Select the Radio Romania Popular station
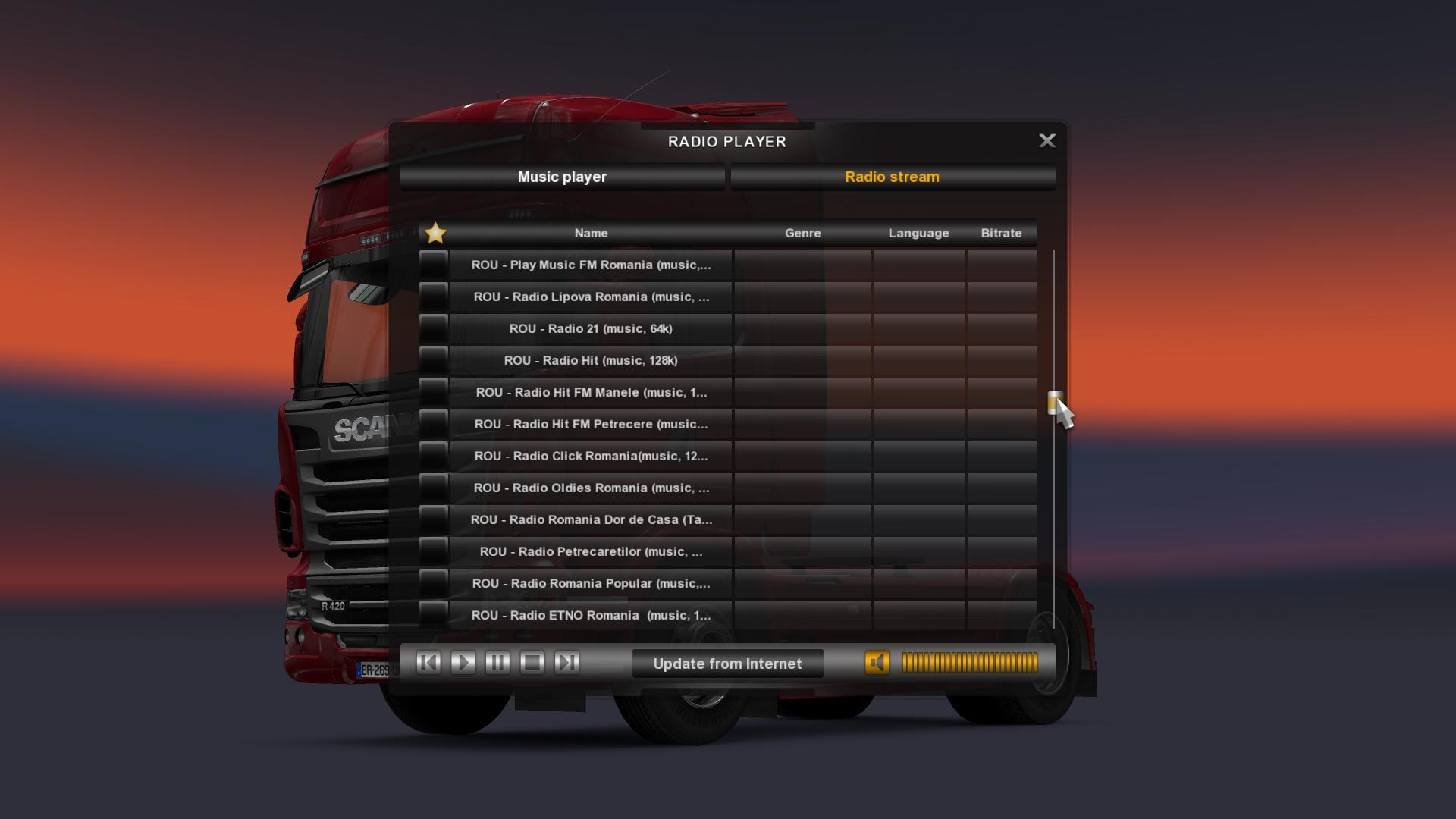 pyautogui.click(x=591, y=584)
